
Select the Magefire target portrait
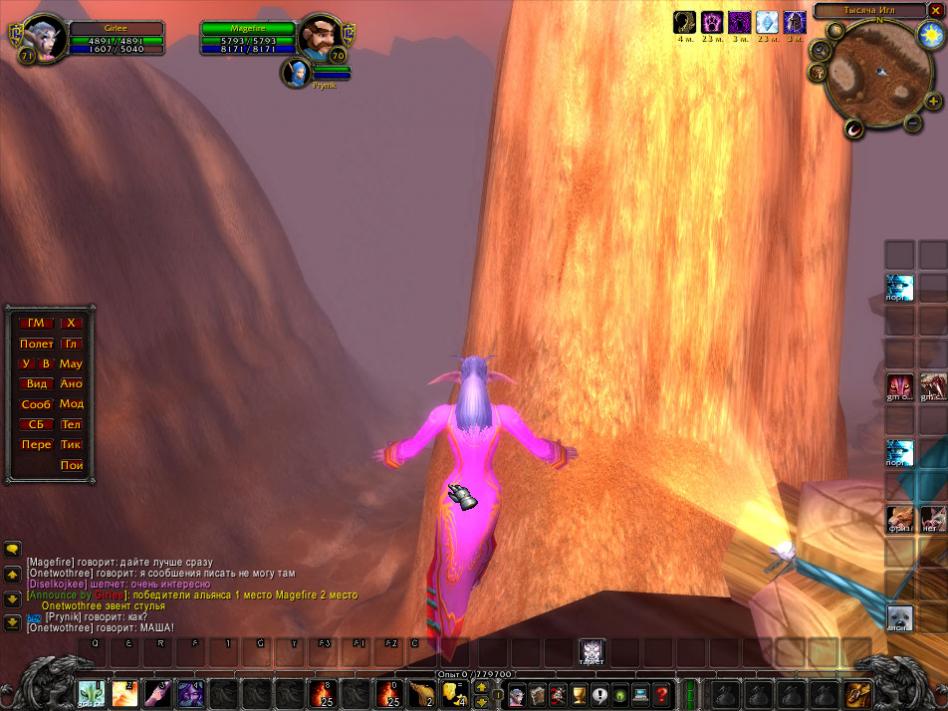321,38
